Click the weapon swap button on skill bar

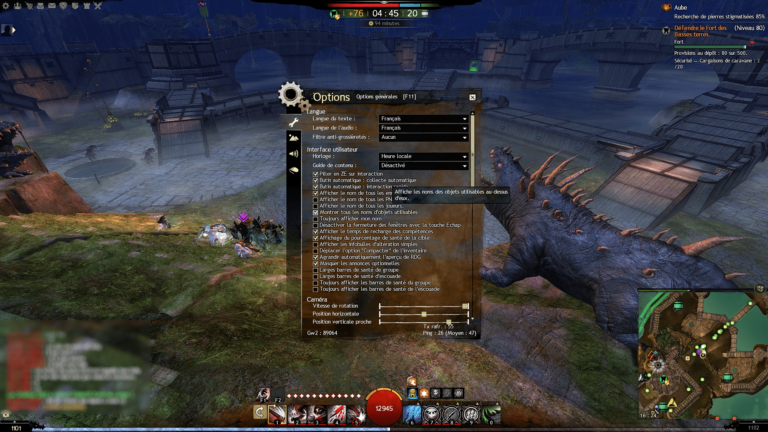[x=260, y=412]
